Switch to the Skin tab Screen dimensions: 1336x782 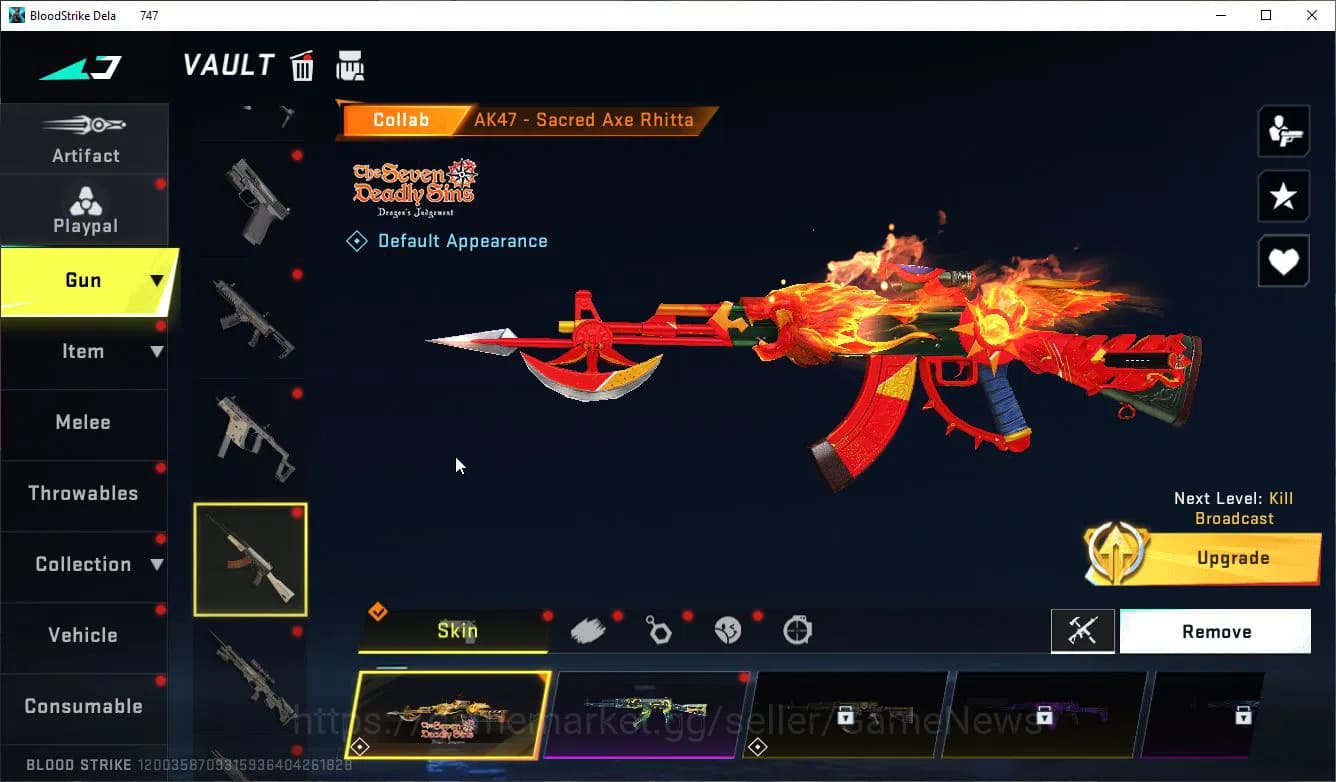(x=455, y=631)
